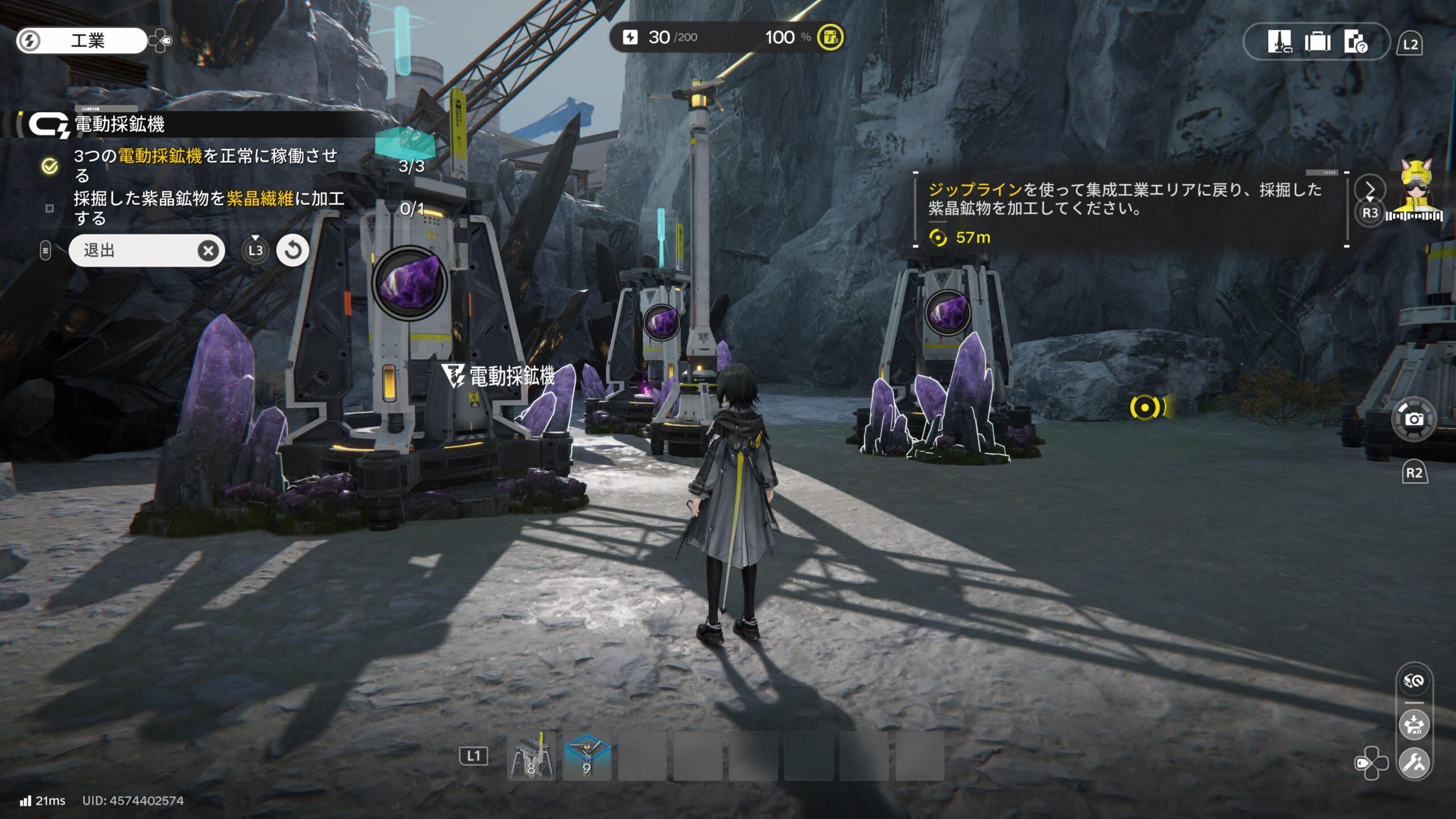Open the camera photo mode button
Viewport: 1456px width, 819px height.
pyautogui.click(x=1414, y=419)
